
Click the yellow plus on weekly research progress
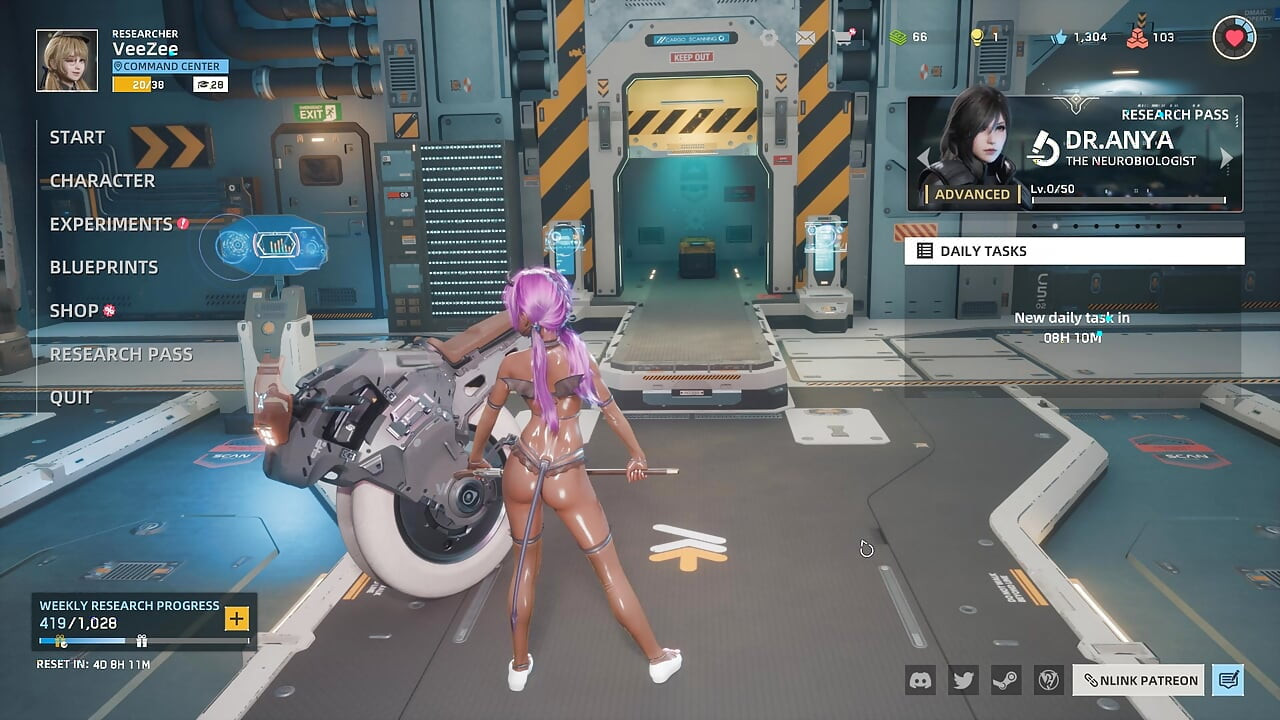pos(237,618)
